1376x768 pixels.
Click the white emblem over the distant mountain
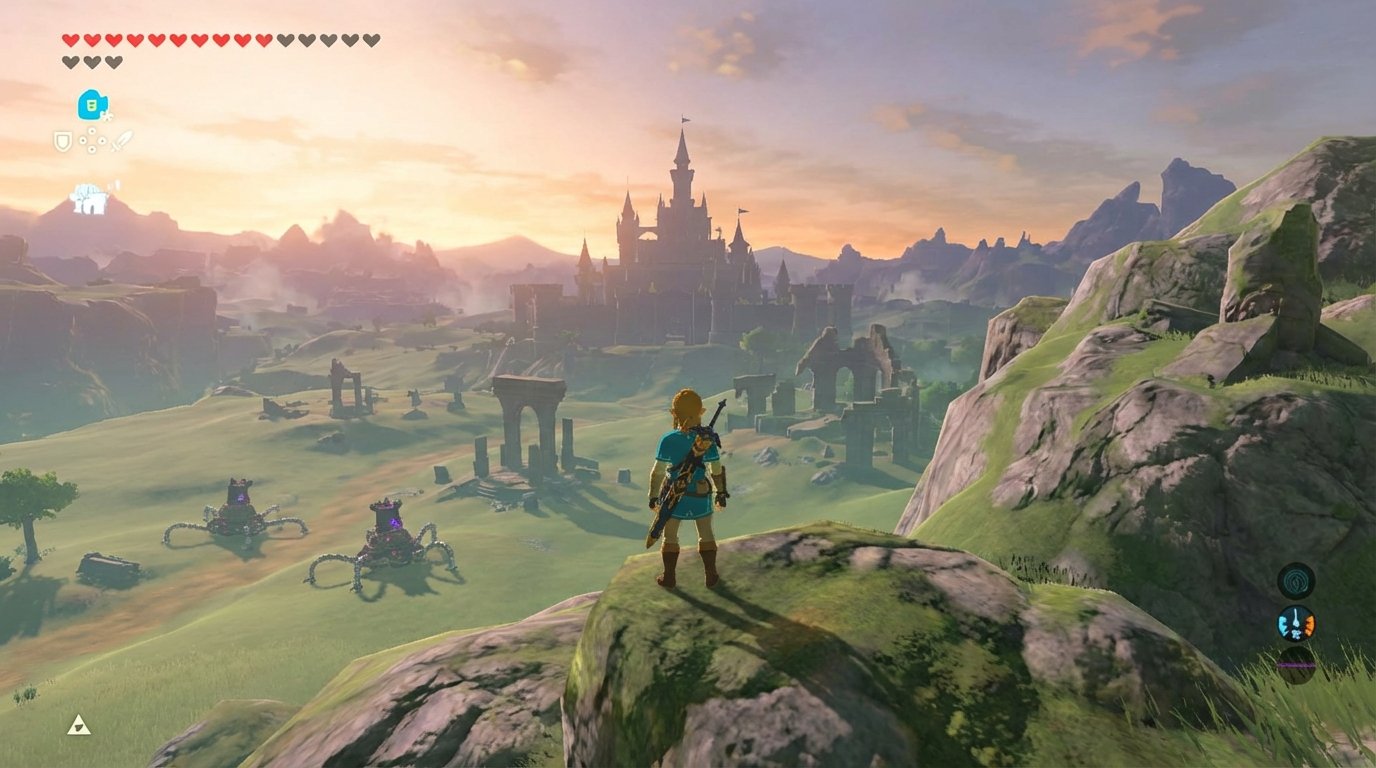click(88, 197)
